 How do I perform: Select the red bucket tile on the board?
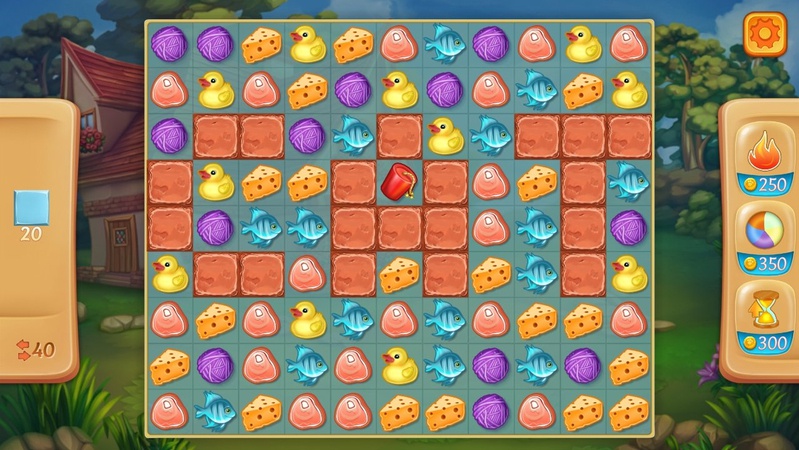click(398, 181)
